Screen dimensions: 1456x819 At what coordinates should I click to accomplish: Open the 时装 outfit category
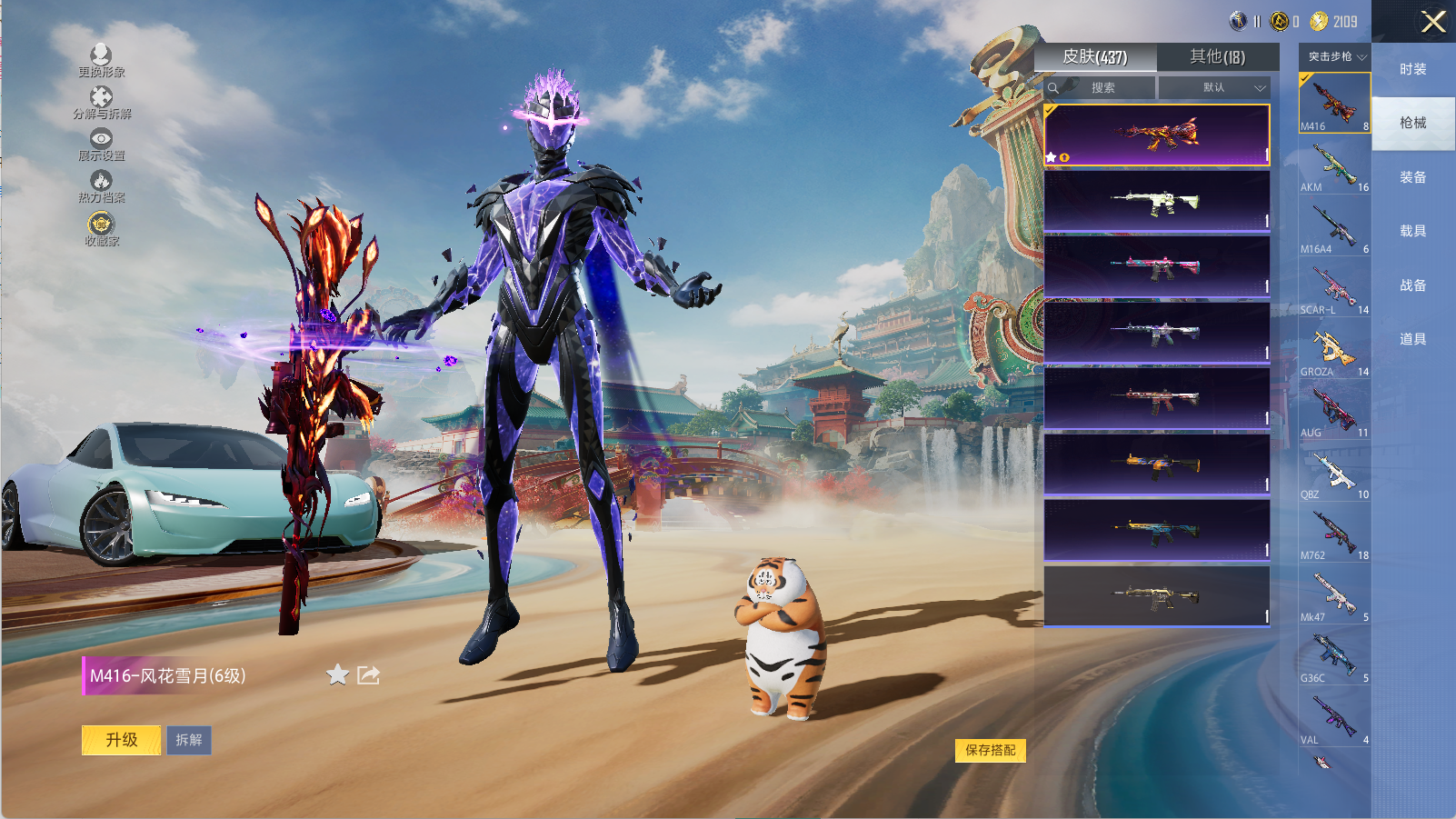coord(1413,69)
